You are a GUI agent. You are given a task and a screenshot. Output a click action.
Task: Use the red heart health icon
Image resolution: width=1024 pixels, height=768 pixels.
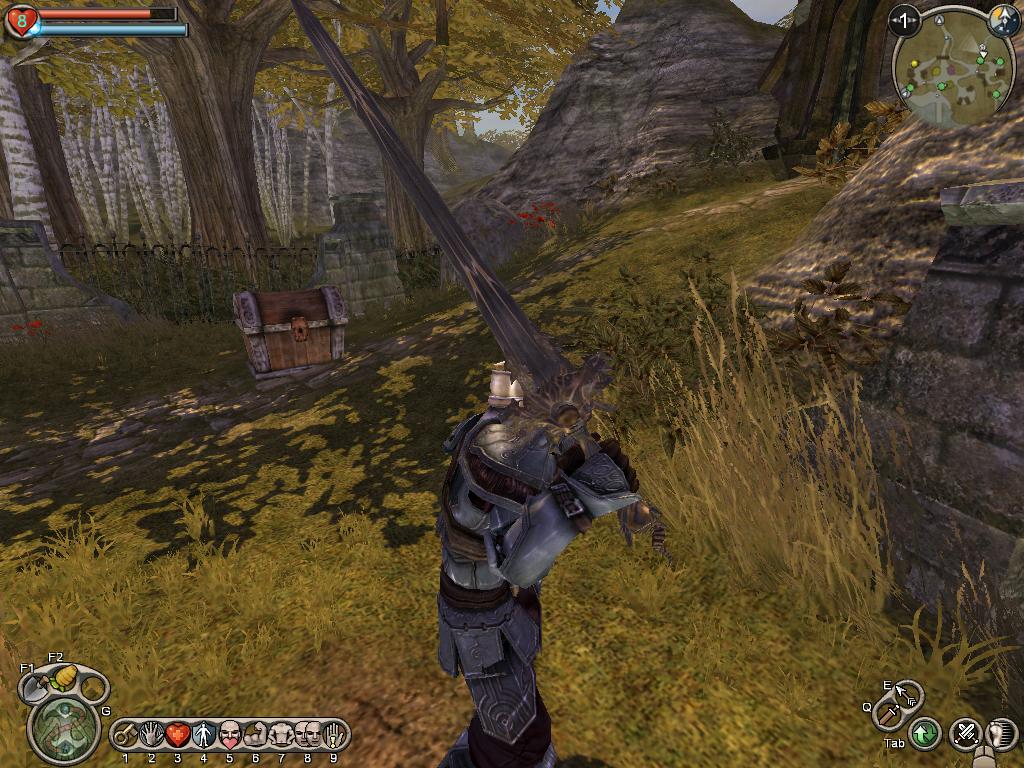pyautogui.click(x=178, y=735)
